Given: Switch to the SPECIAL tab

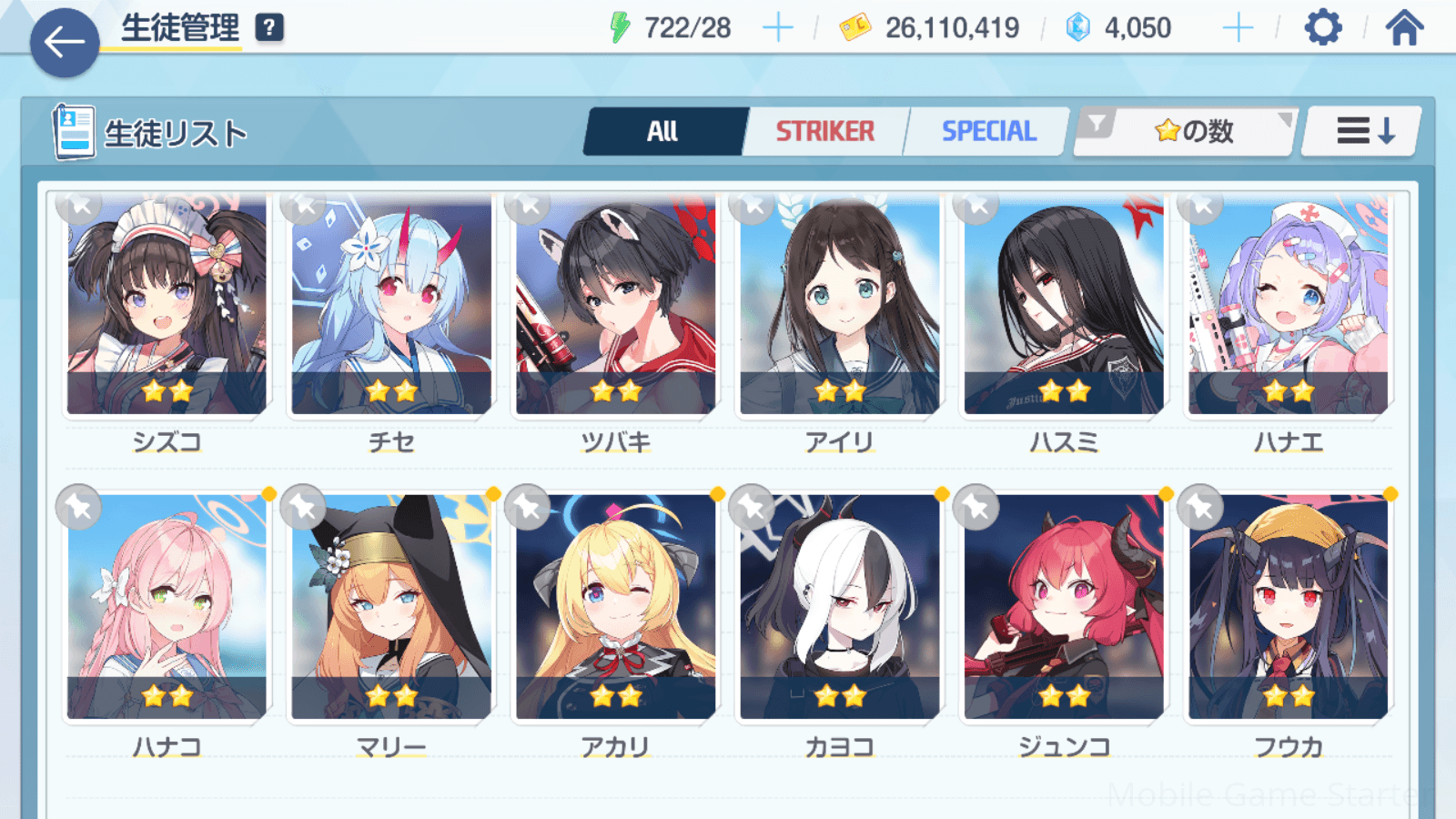Looking at the screenshot, I should [x=988, y=132].
